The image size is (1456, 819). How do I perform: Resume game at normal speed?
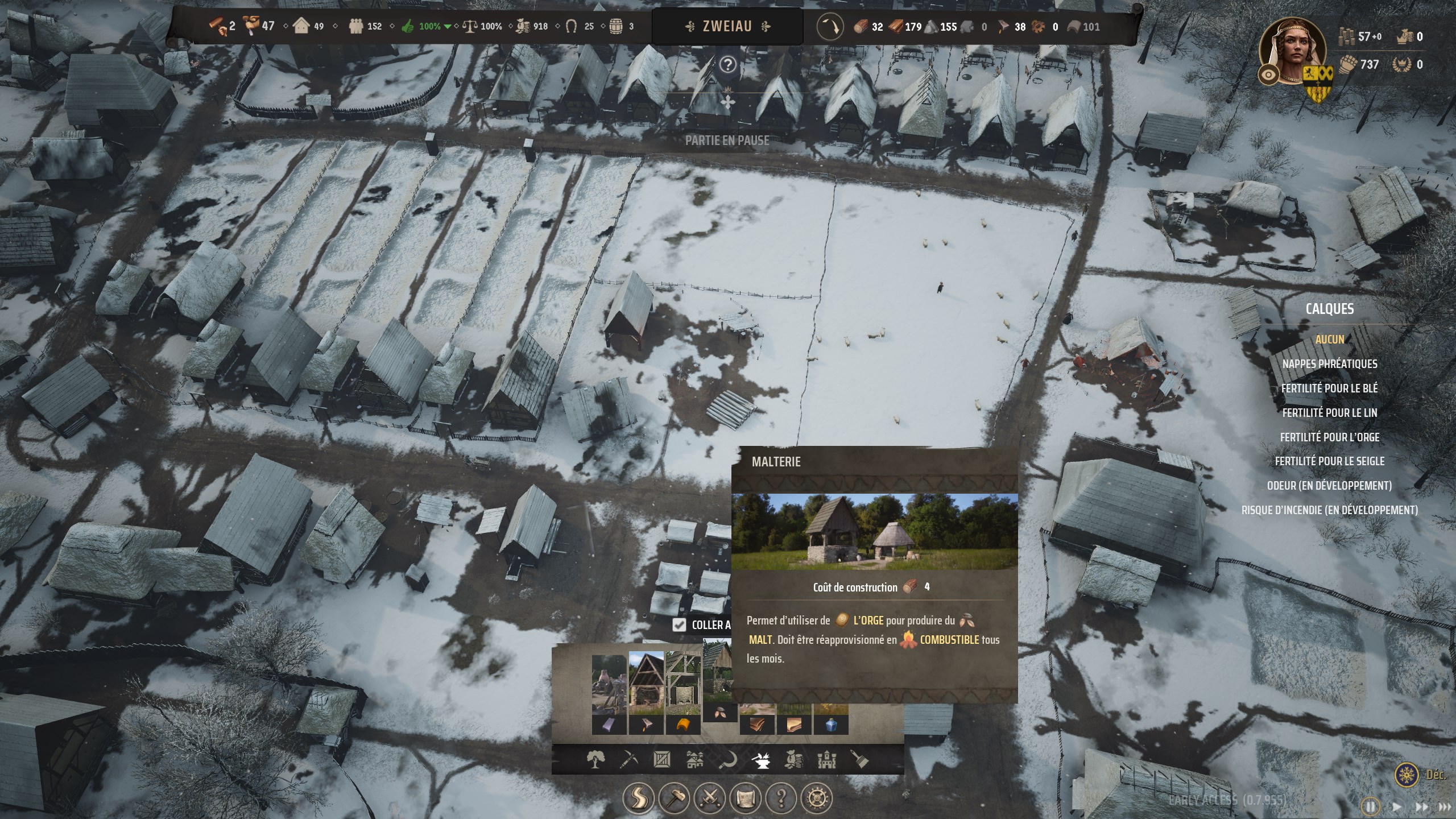[x=1396, y=807]
